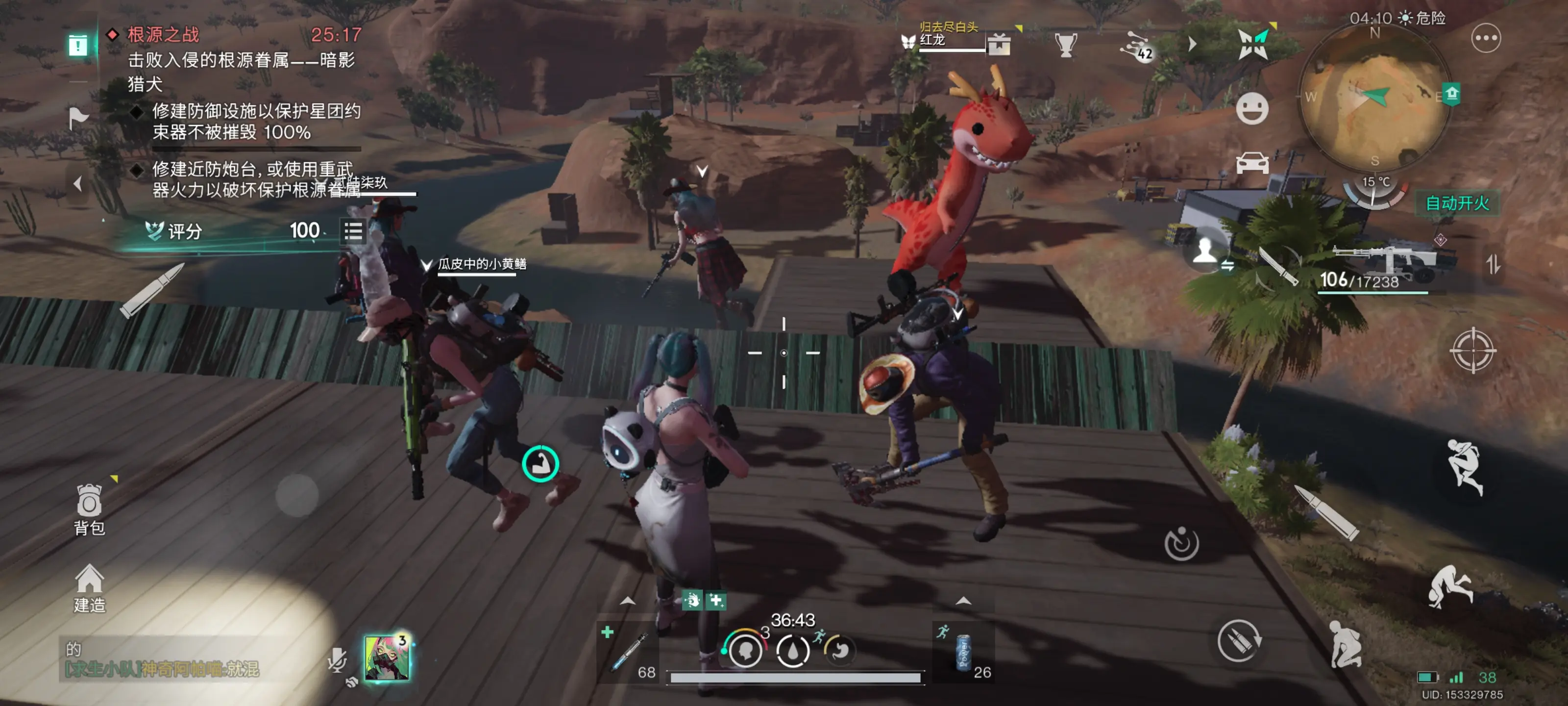Open the circular minimap
The image size is (1568, 706).
point(1374,97)
